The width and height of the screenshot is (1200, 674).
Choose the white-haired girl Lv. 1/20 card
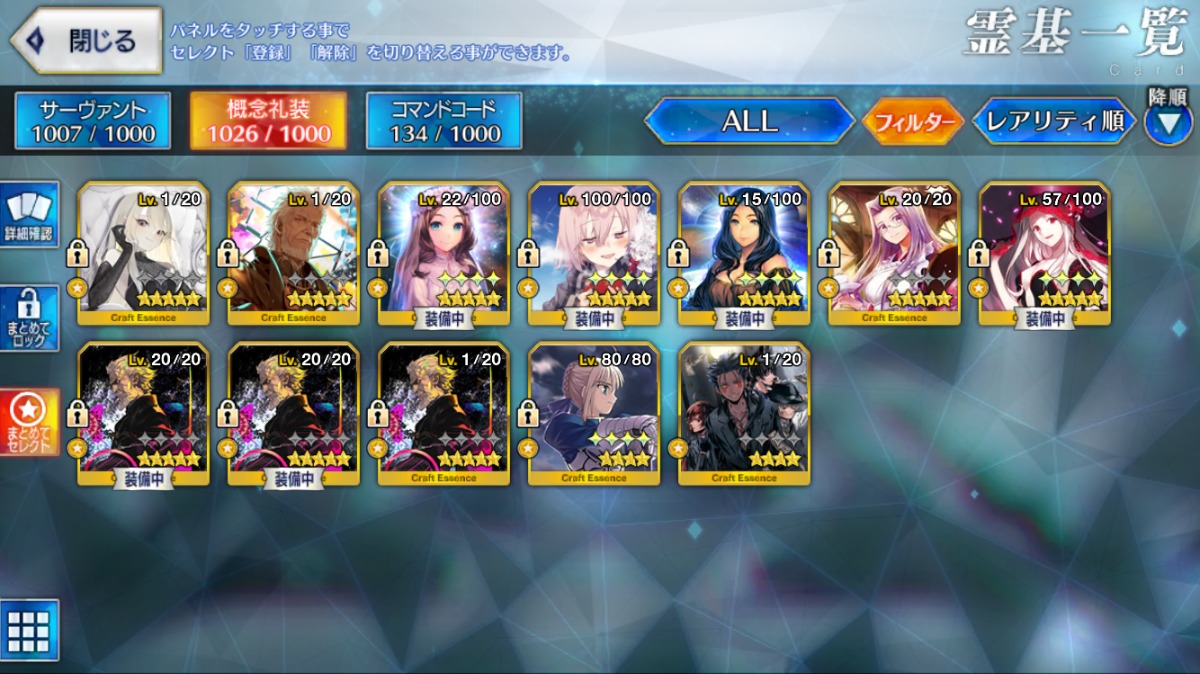click(x=144, y=253)
